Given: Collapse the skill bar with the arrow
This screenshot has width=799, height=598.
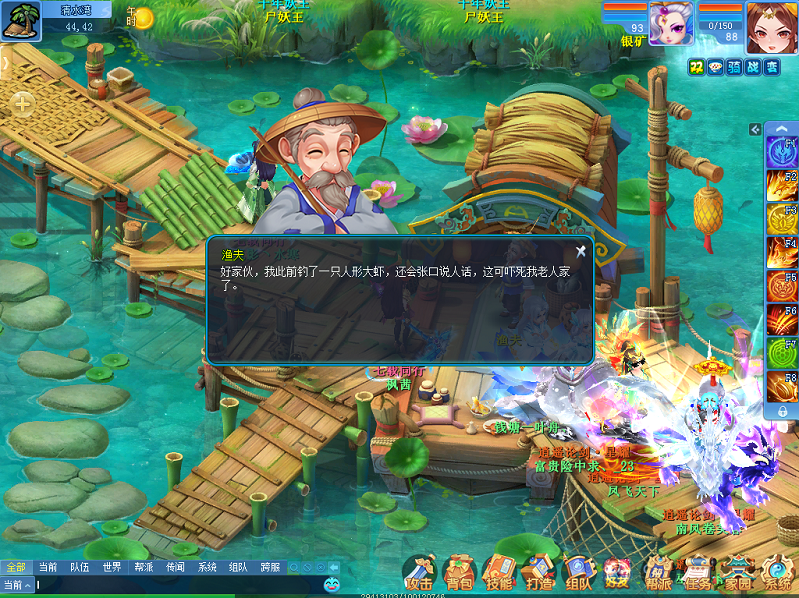Looking at the screenshot, I should pos(755,130).
